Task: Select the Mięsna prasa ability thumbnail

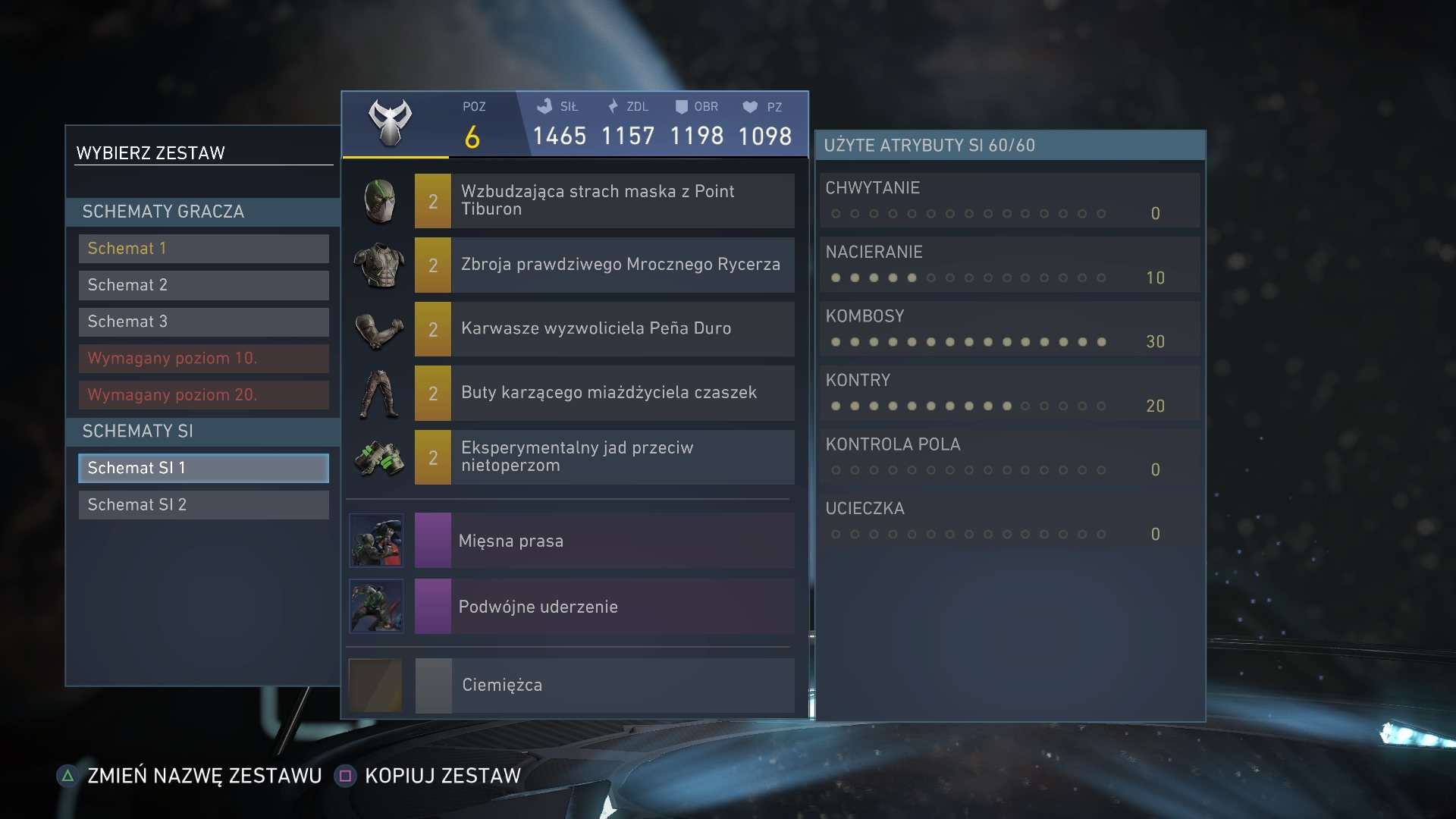Action: pos(376,540)
